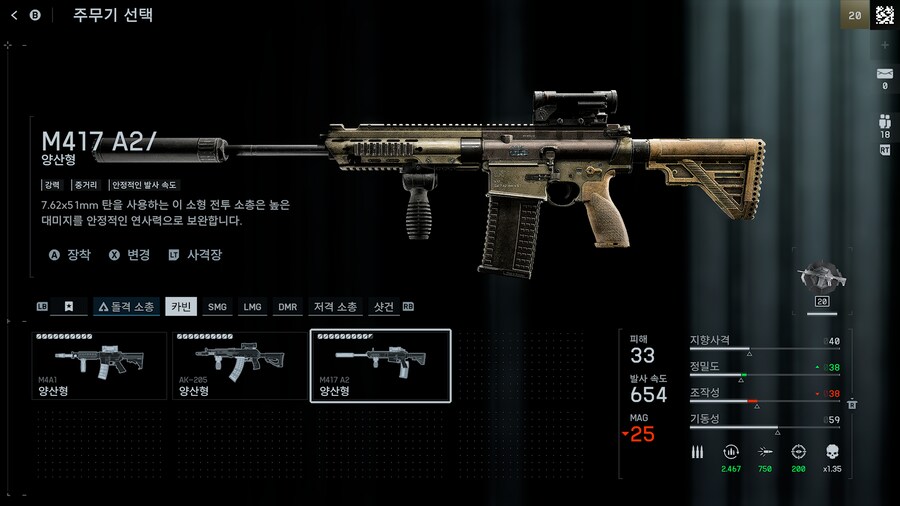Go back using the top-left arrow

(x=15, y=15)
